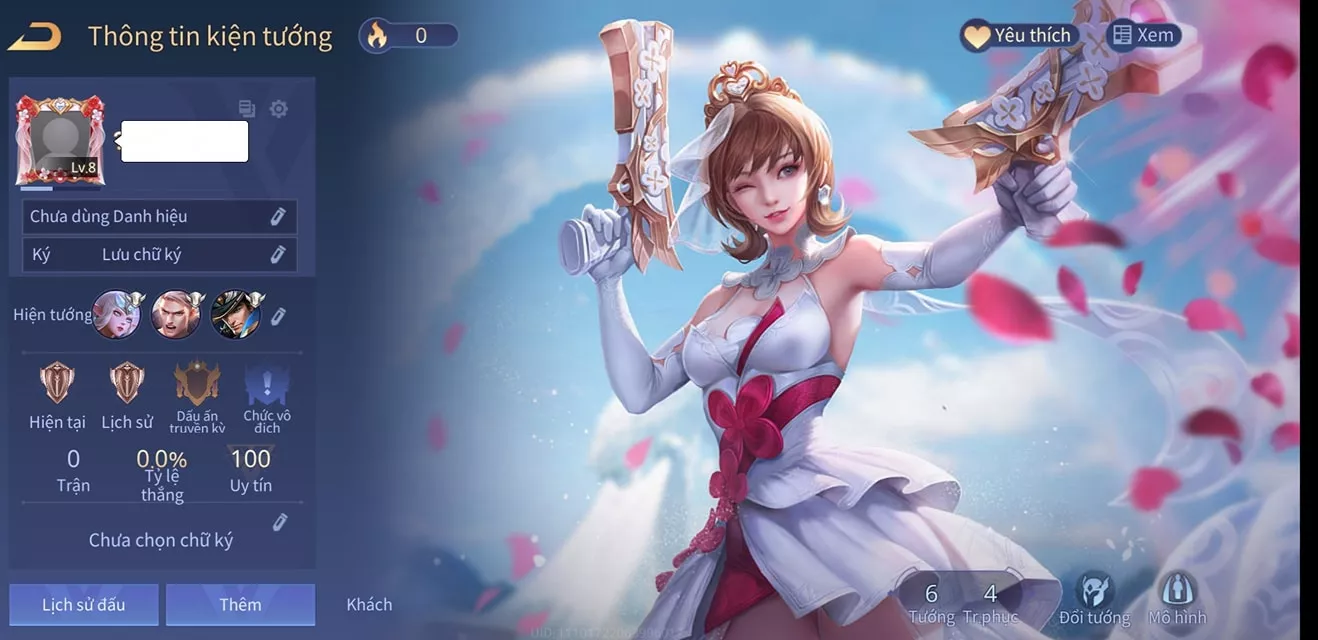Viewport: 1318px width, 640px height.
Task: Open the Xem view button
Action: 1144,36
